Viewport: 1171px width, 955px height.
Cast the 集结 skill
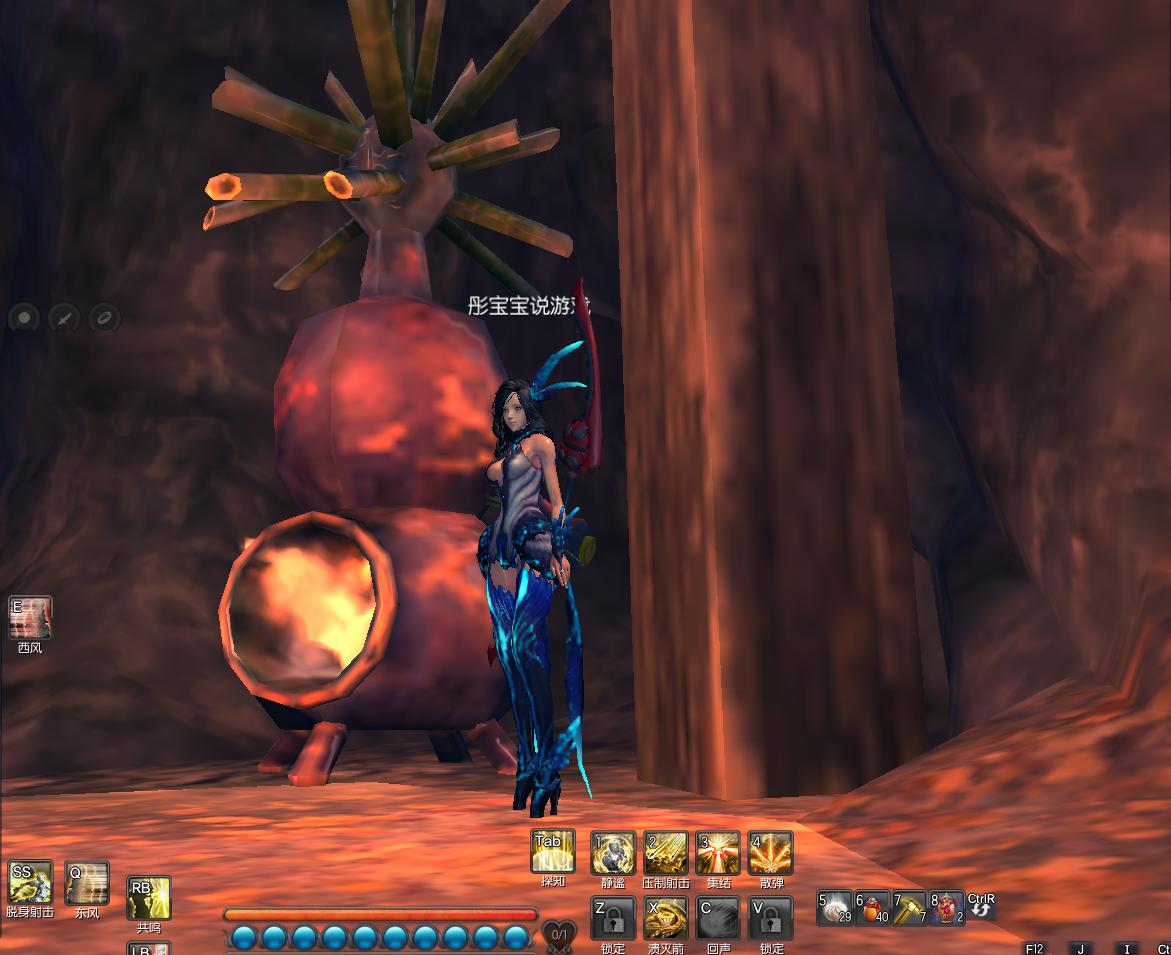(x=718, y=854)
